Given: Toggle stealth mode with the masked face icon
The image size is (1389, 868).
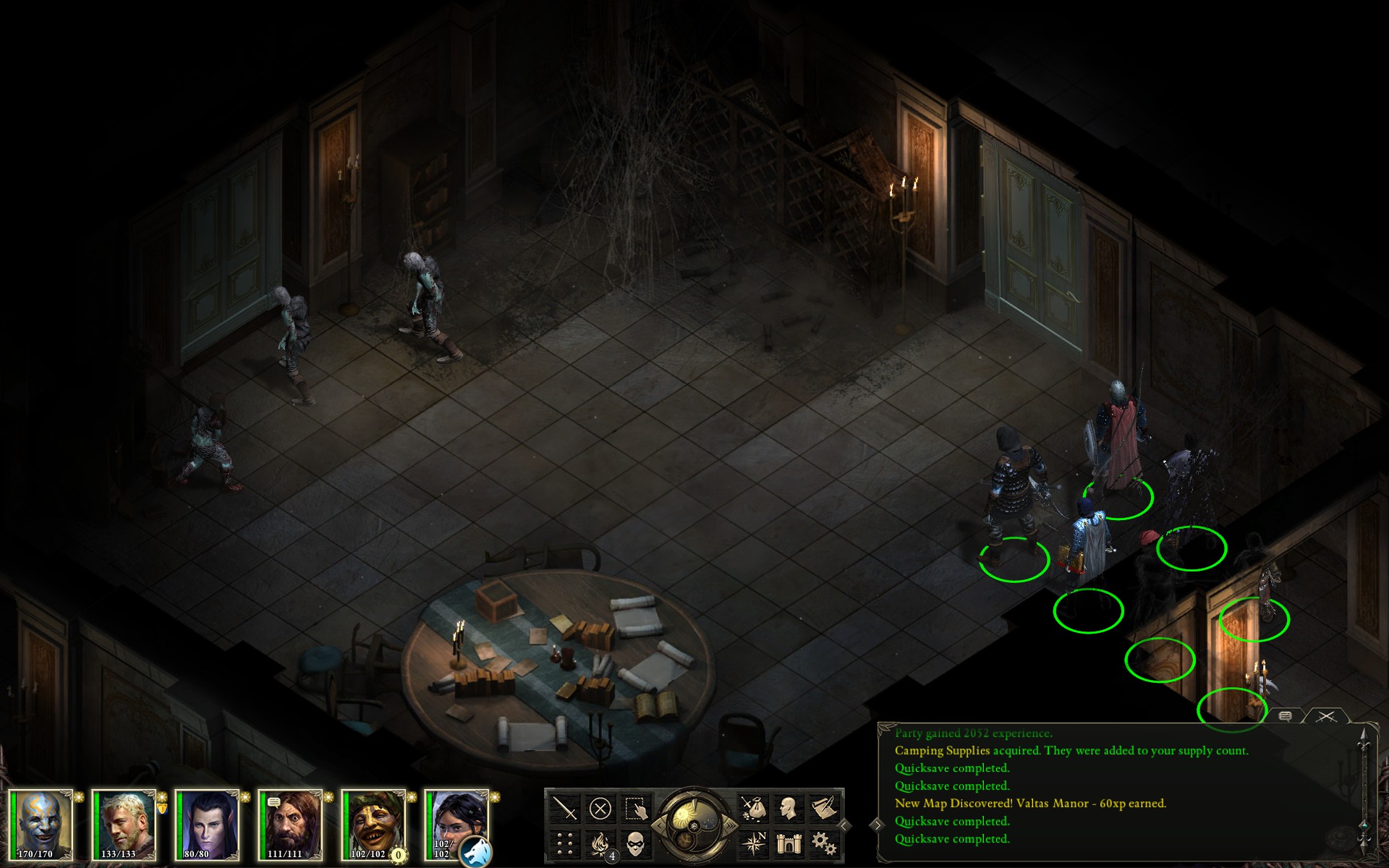Looking at the screenshot, I should point(635,843).
